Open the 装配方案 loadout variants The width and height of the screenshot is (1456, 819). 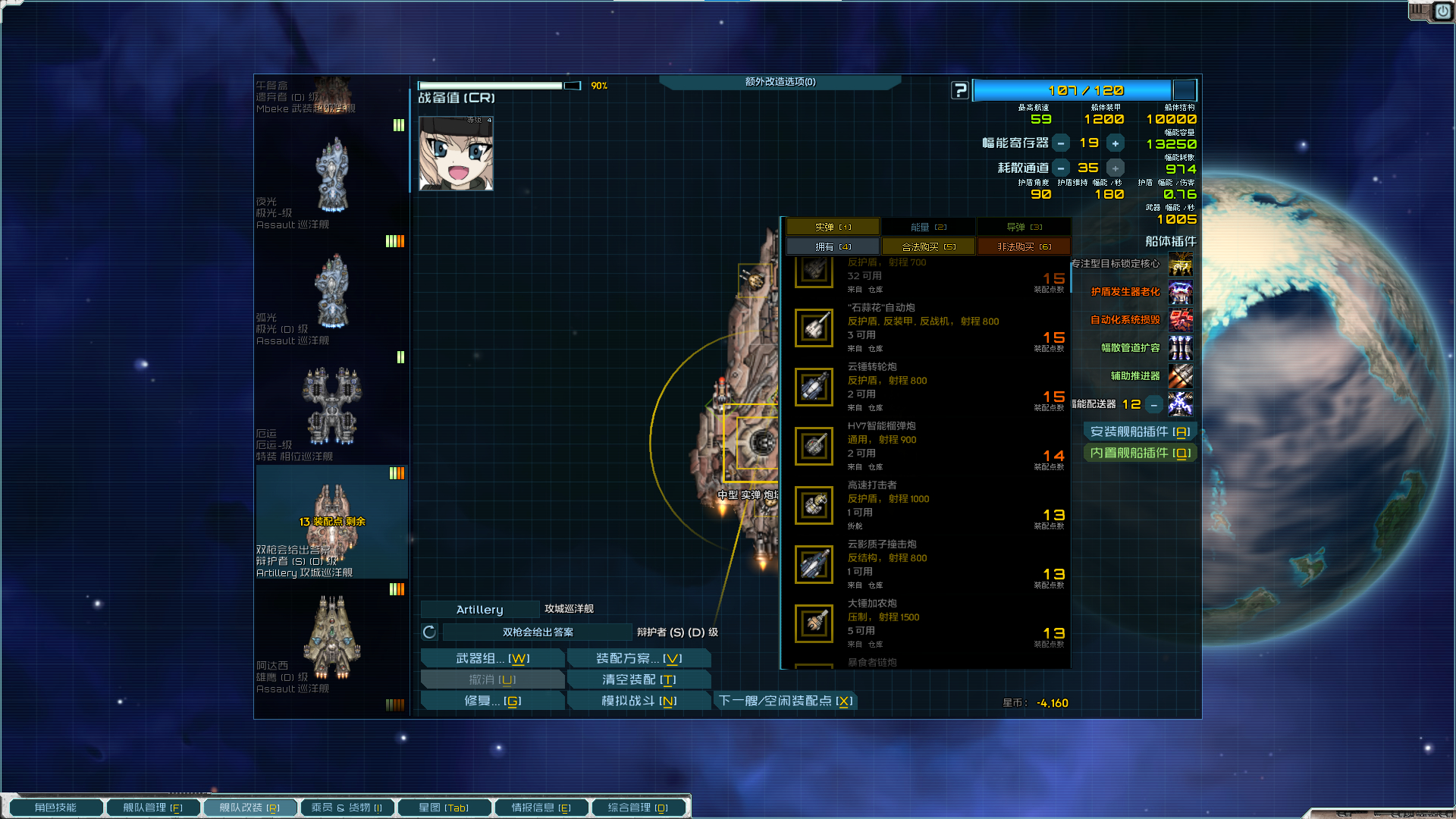639,658
